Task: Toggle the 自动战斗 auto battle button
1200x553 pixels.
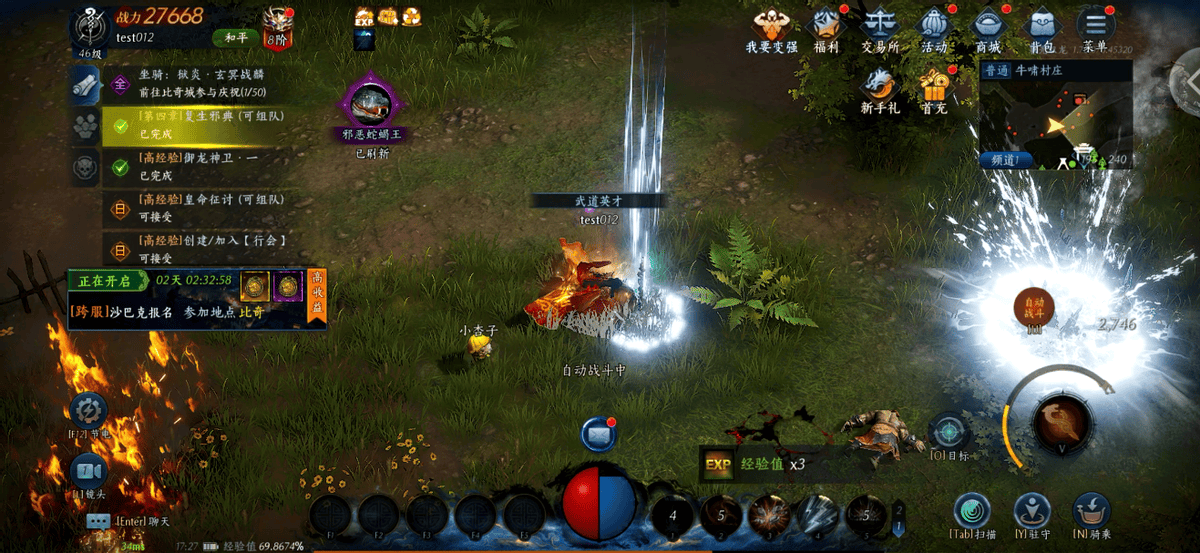Action: coord(1034,308)
